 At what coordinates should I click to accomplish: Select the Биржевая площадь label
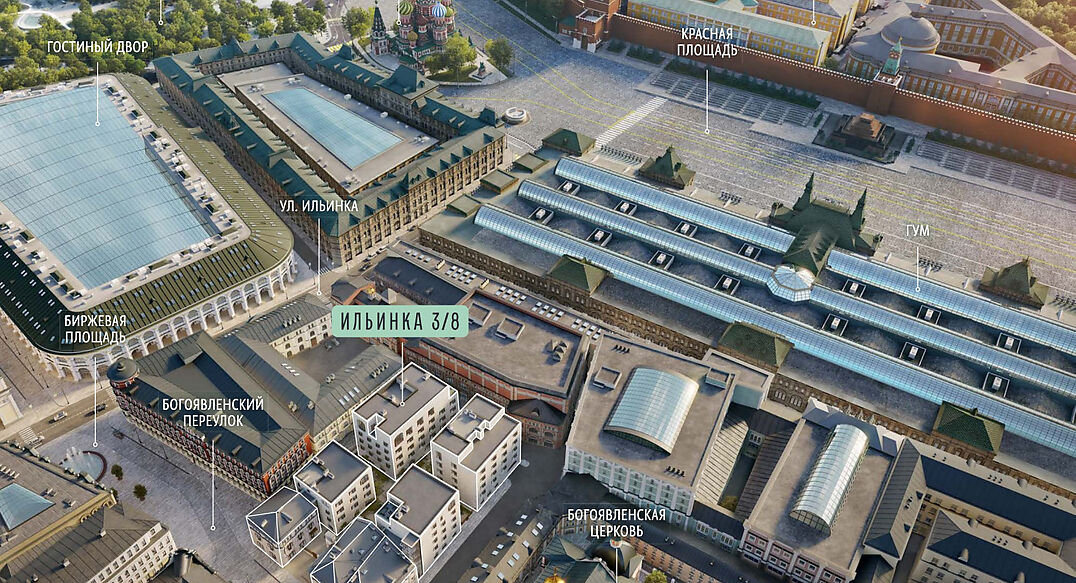(95, 329)
